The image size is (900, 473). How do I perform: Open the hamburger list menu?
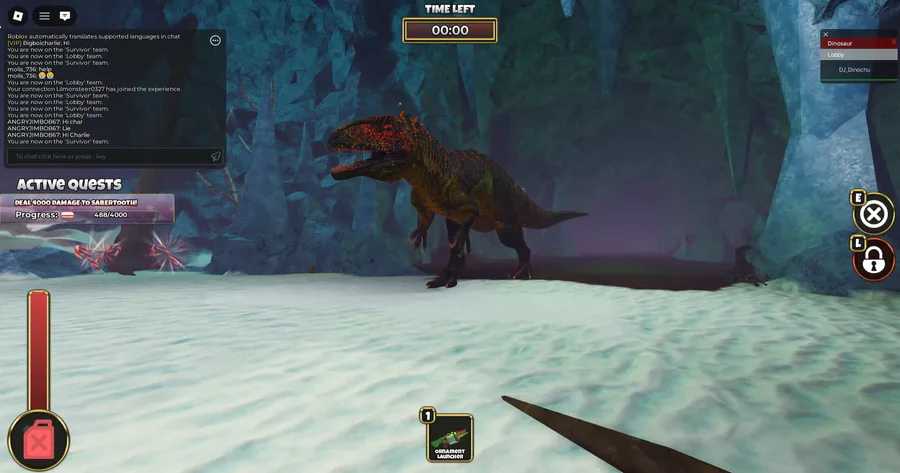[x=44, y=16]
